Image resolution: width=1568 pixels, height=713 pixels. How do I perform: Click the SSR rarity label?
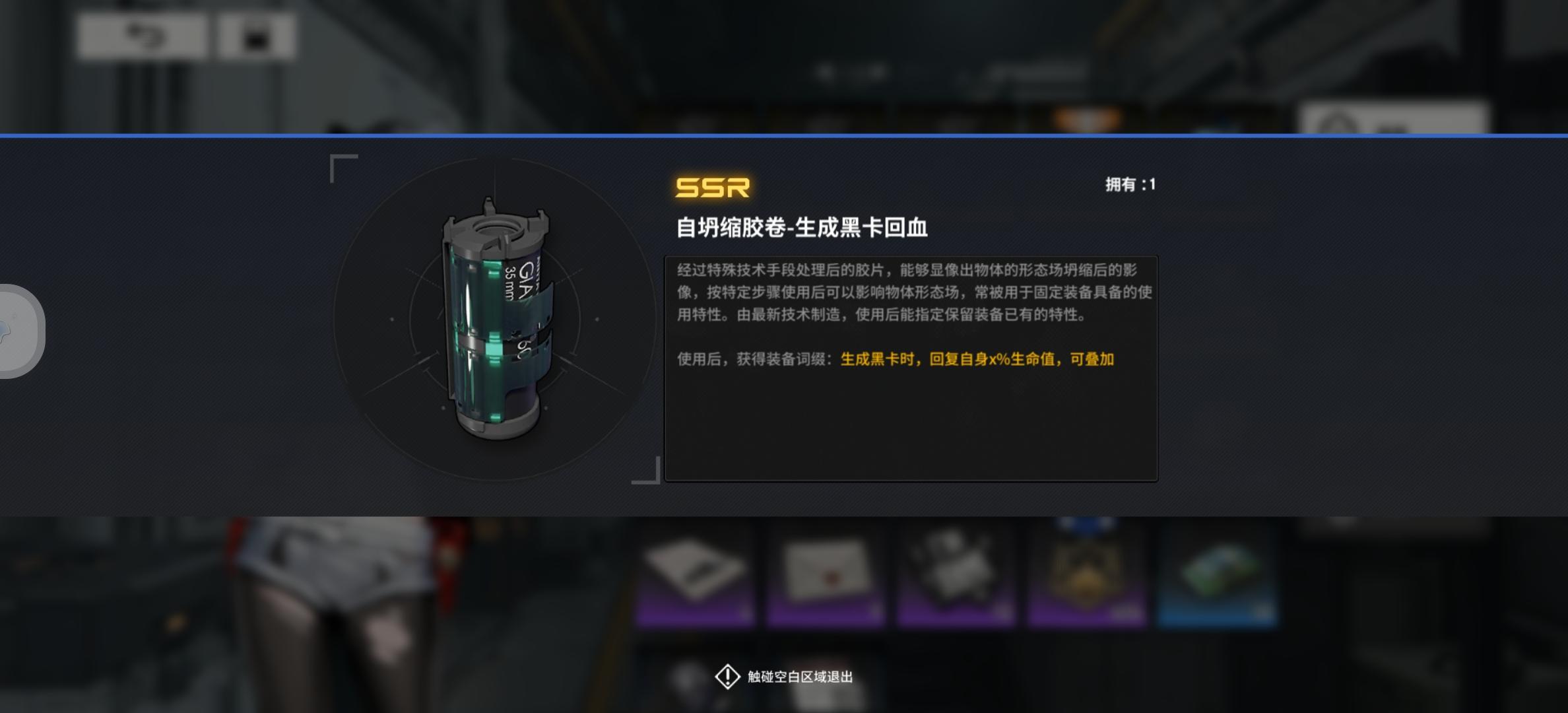click(x=712, y=189)
